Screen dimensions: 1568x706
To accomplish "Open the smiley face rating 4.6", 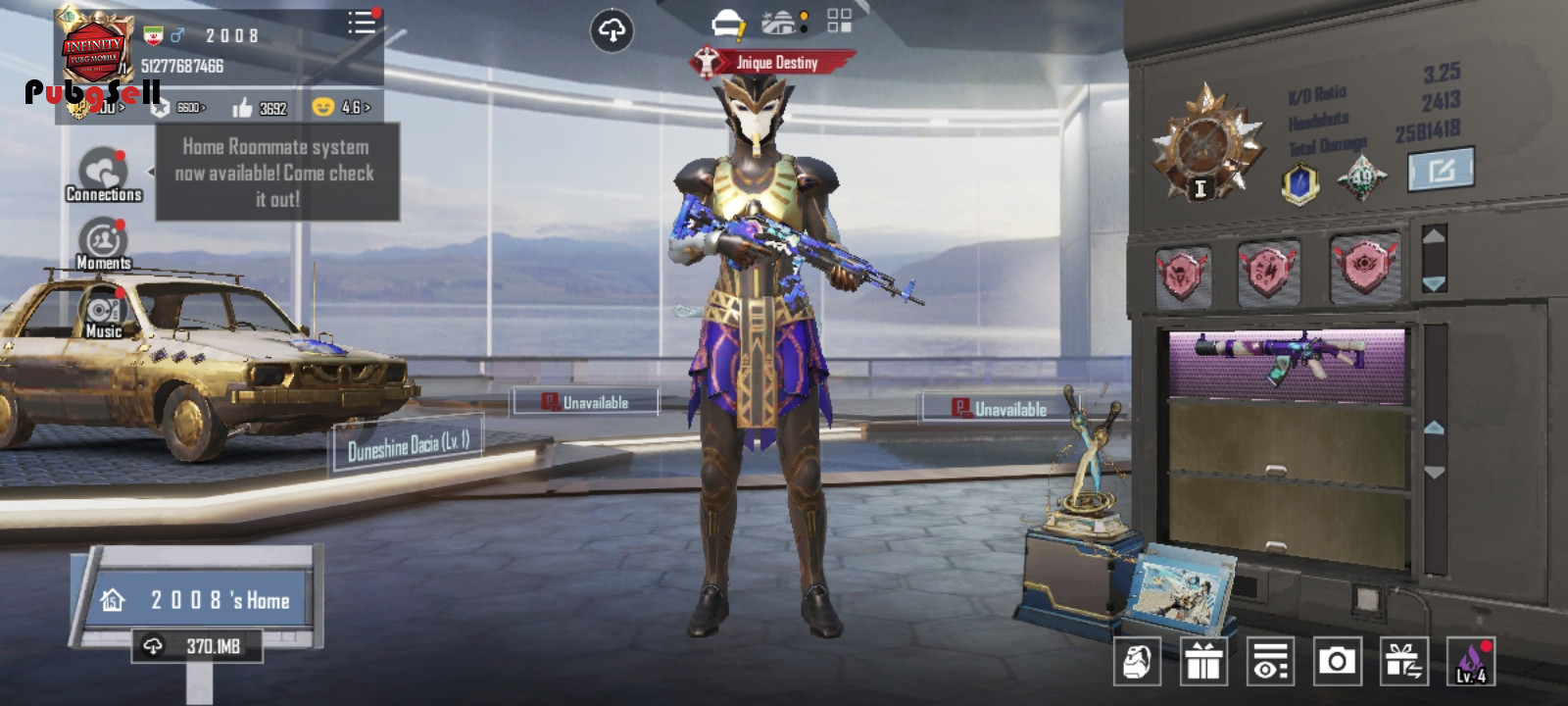I will 341,107.
